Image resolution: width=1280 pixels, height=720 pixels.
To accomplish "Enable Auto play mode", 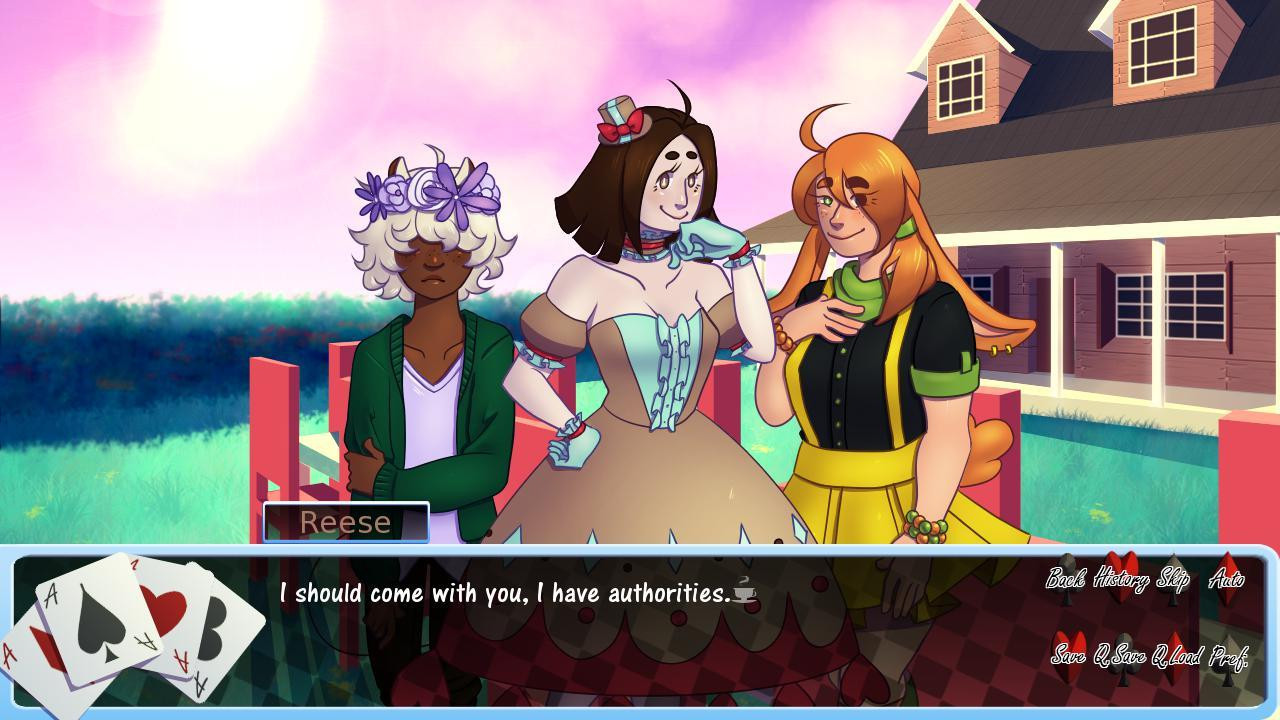I will tap(1226, 580).
